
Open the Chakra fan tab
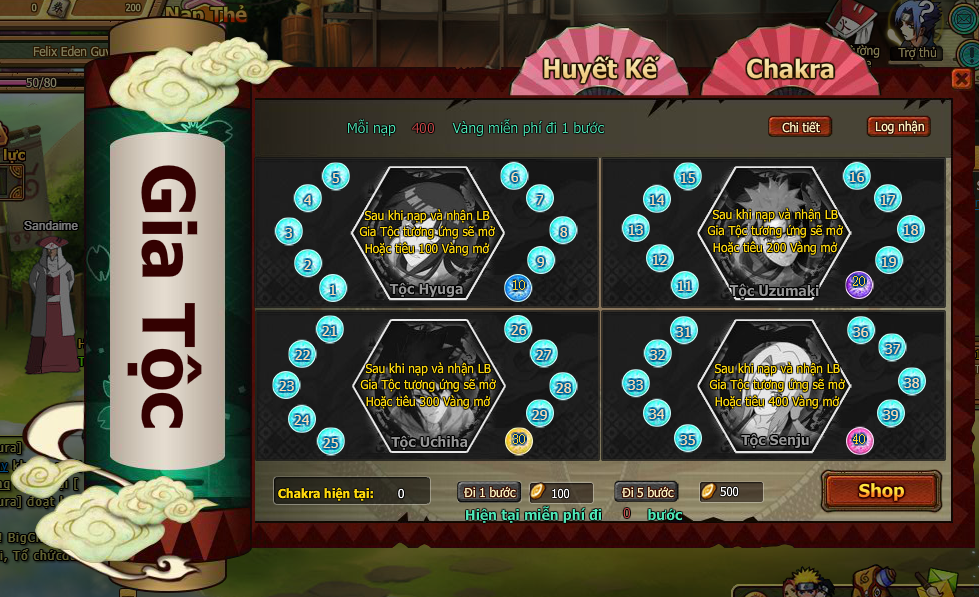[x=789, y=68]
